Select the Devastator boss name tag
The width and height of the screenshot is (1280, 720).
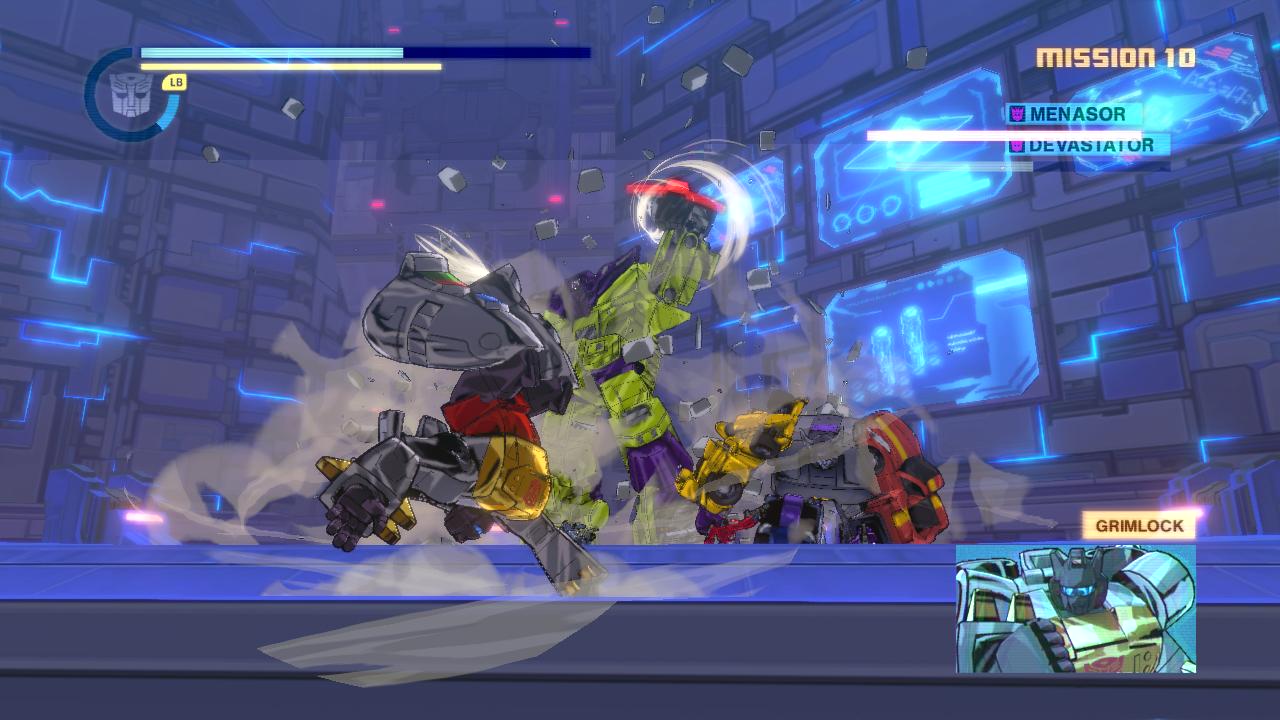(1088, 145)
